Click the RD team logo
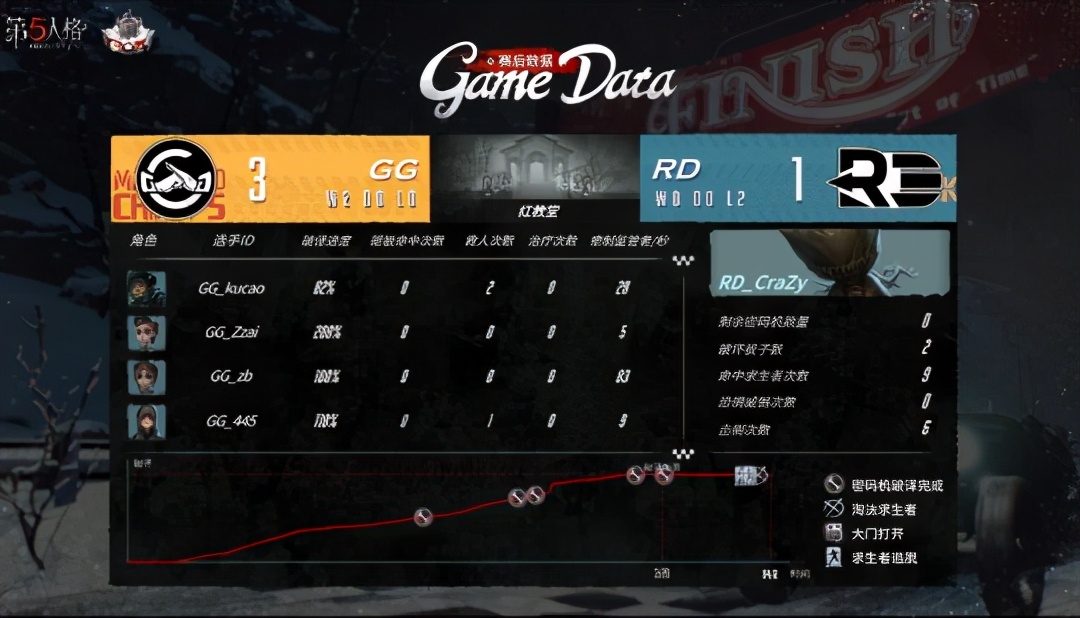 (x=886, y=178)
